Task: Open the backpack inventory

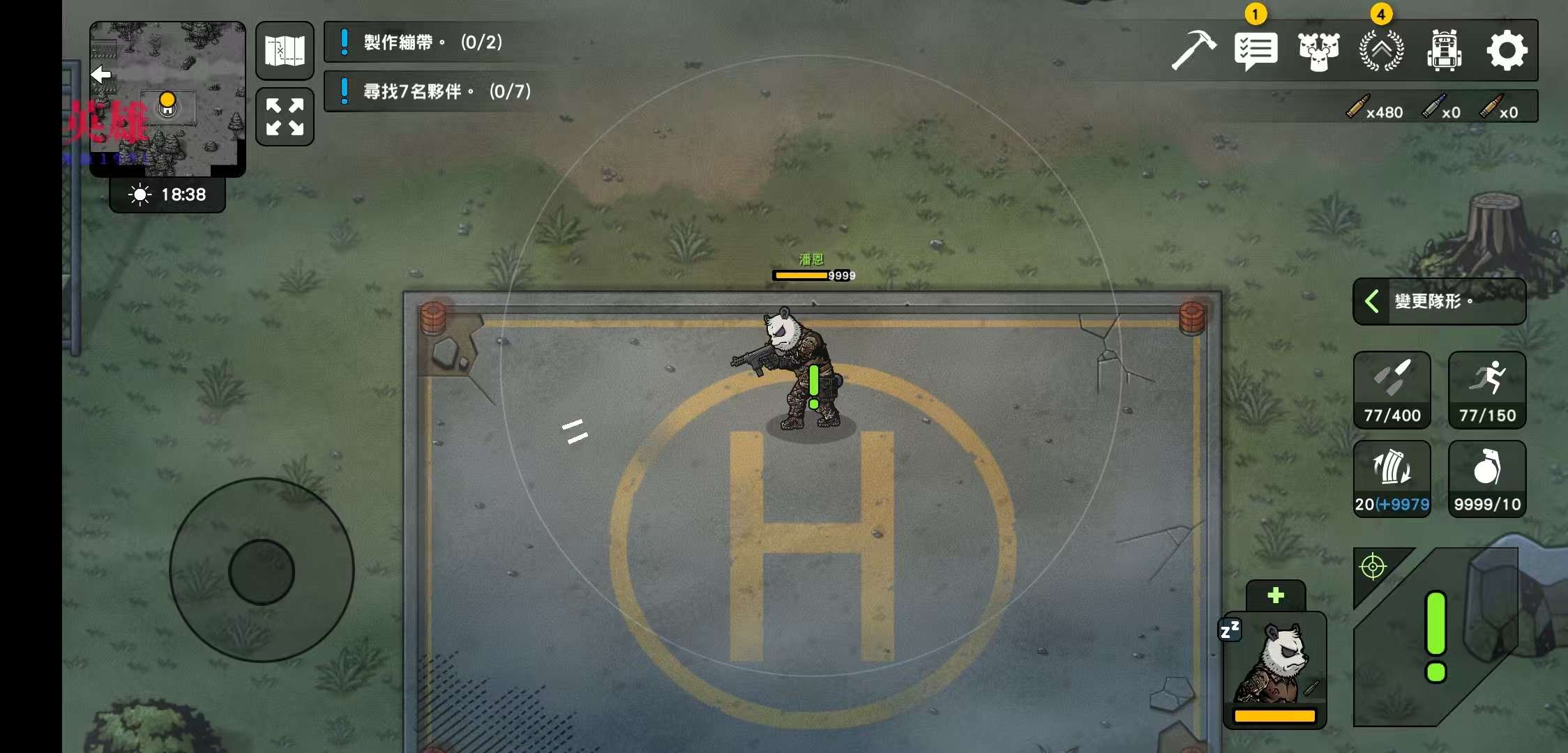Action: [1444, 50]
